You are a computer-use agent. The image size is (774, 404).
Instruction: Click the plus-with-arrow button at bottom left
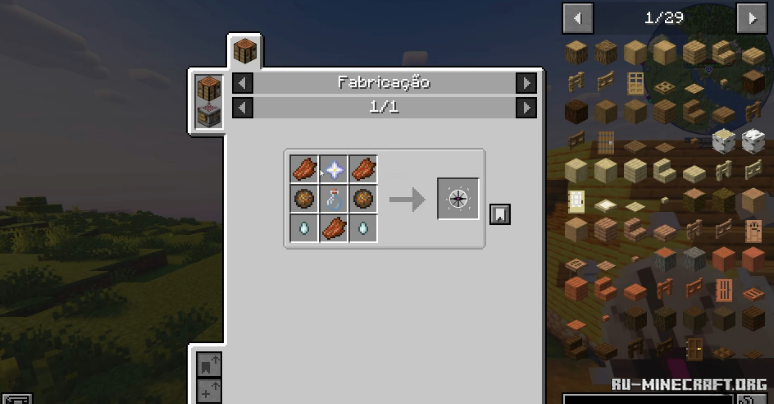tap(209, 390)
